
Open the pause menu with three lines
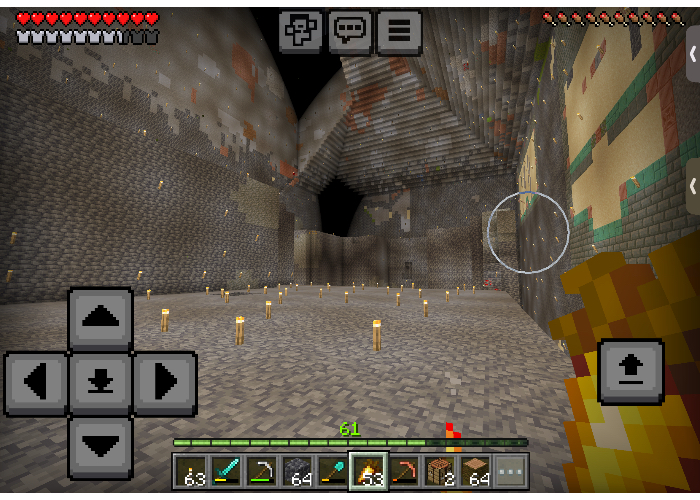398,31
